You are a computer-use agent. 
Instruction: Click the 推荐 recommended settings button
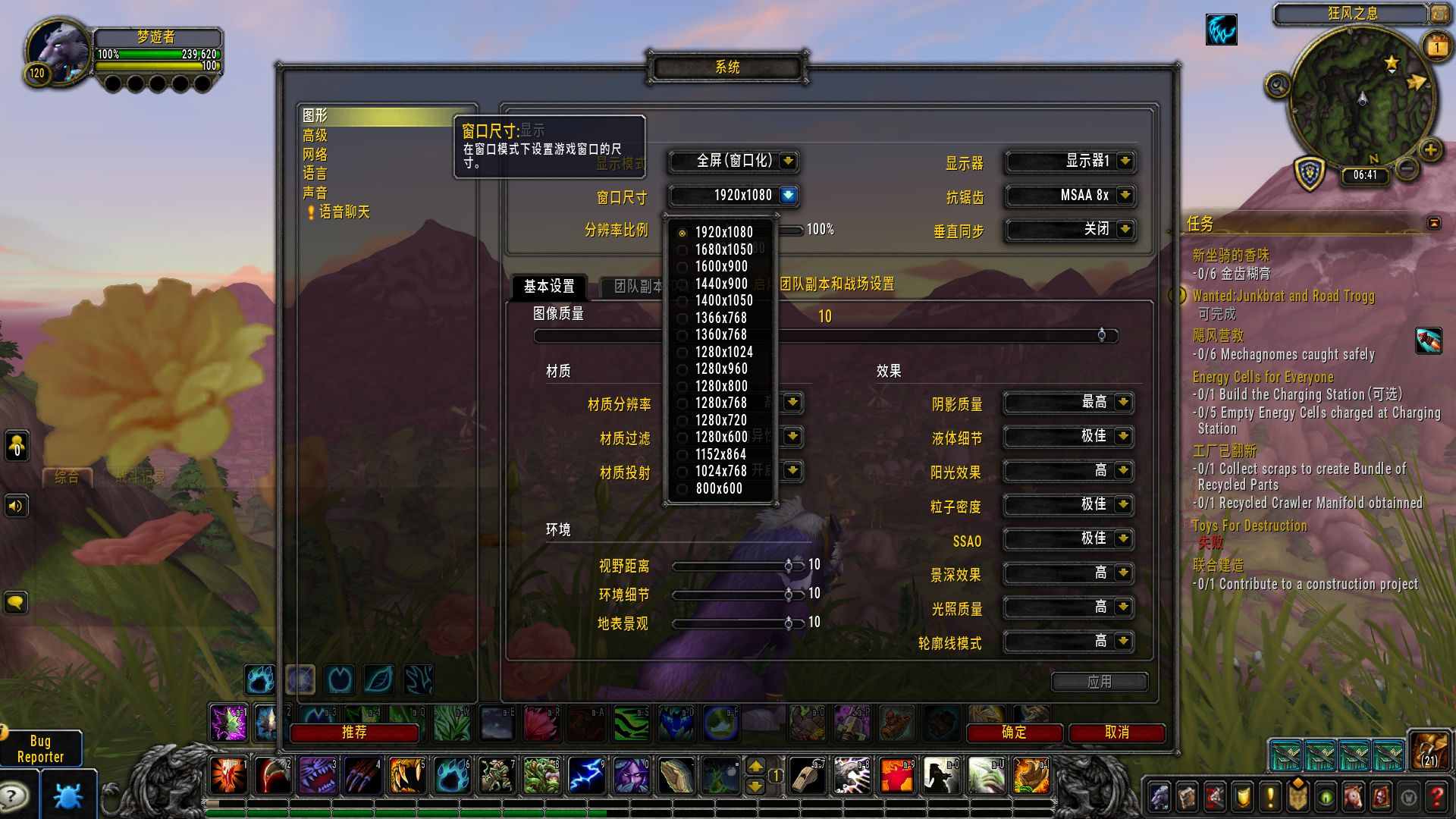coord(355,733)
